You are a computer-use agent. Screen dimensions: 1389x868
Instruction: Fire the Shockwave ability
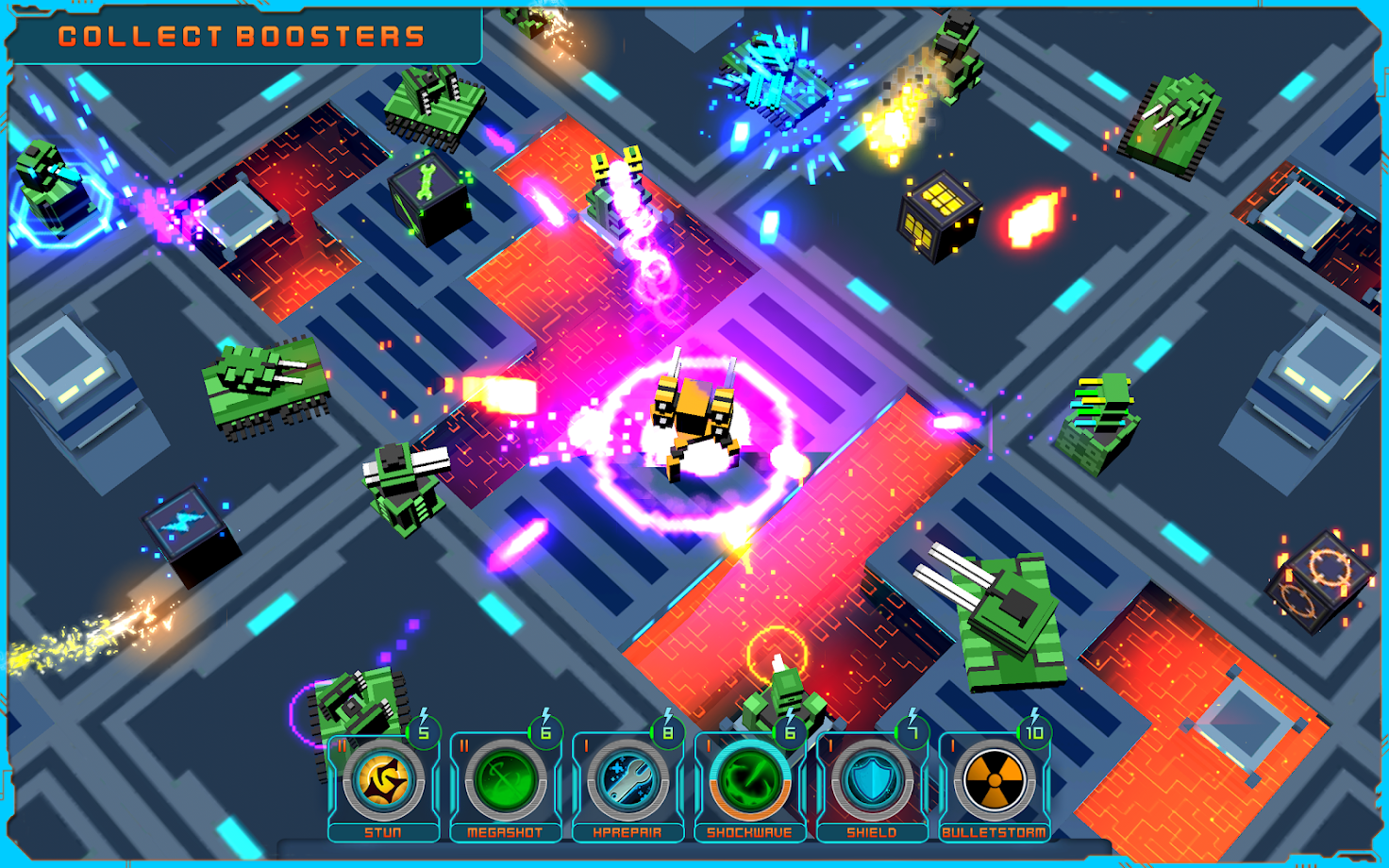tap(749, 782)
